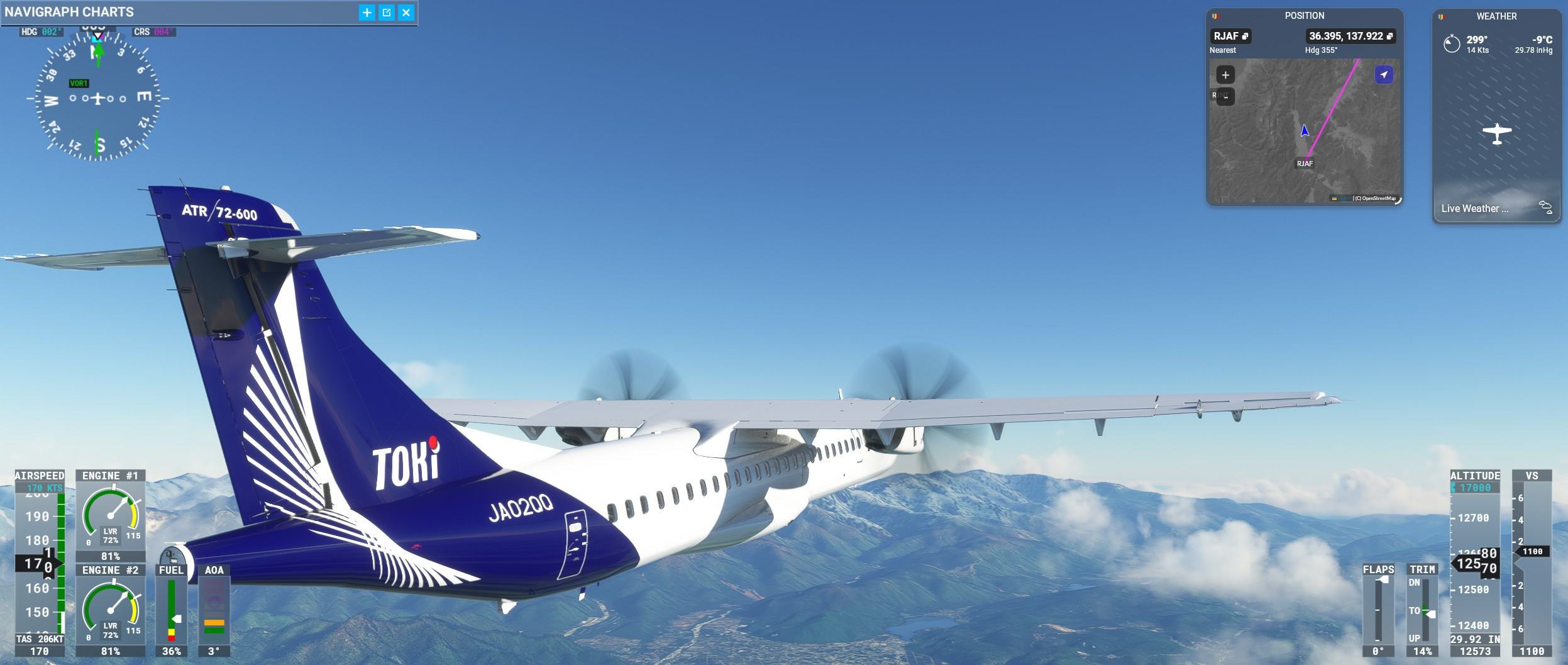Pop out the Navigraph Charts window
The height and width of the screenshot is (665, 1568).
tap(387, 13)
